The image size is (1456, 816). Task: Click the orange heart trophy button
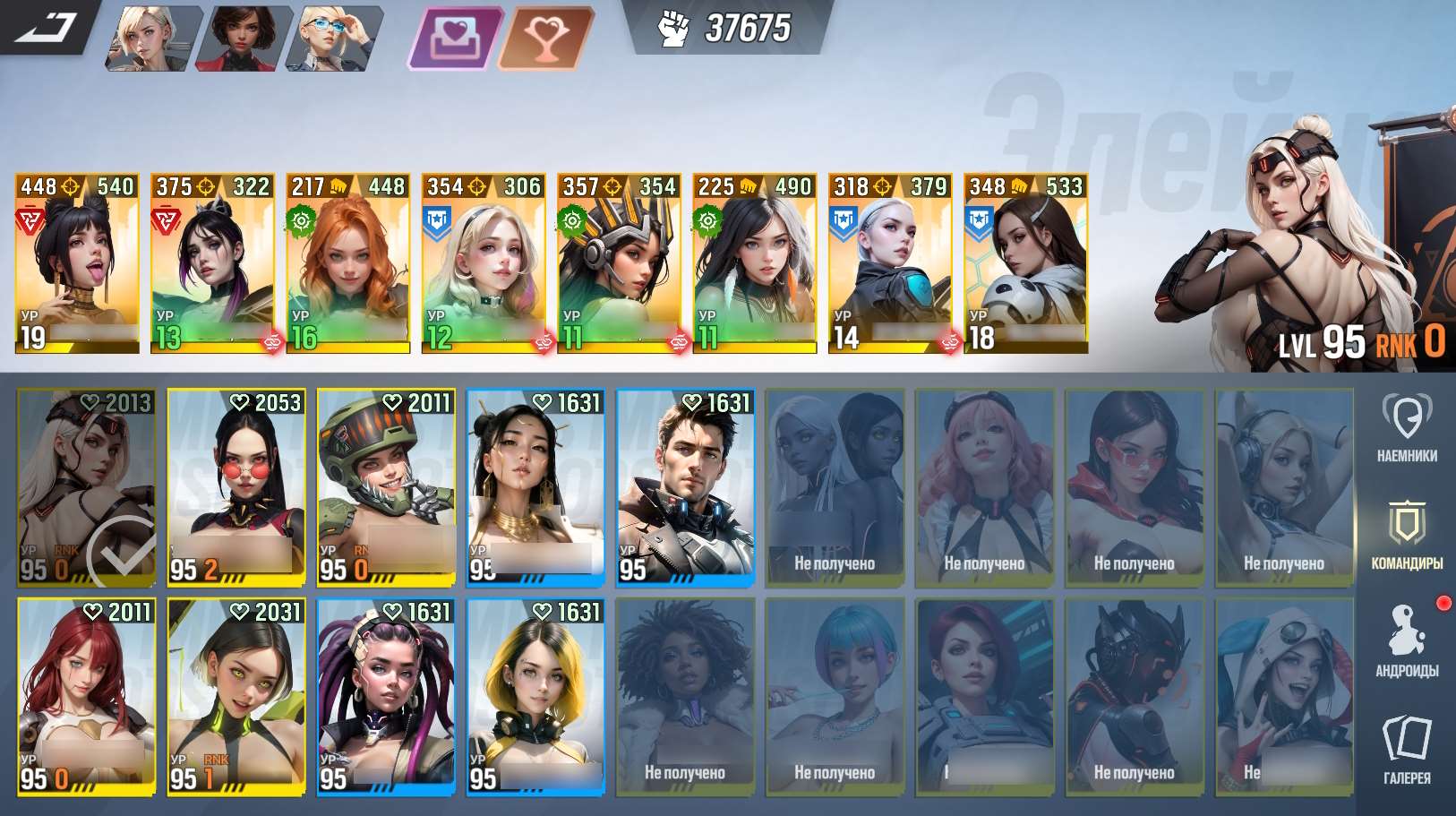[x=545, y=38]
